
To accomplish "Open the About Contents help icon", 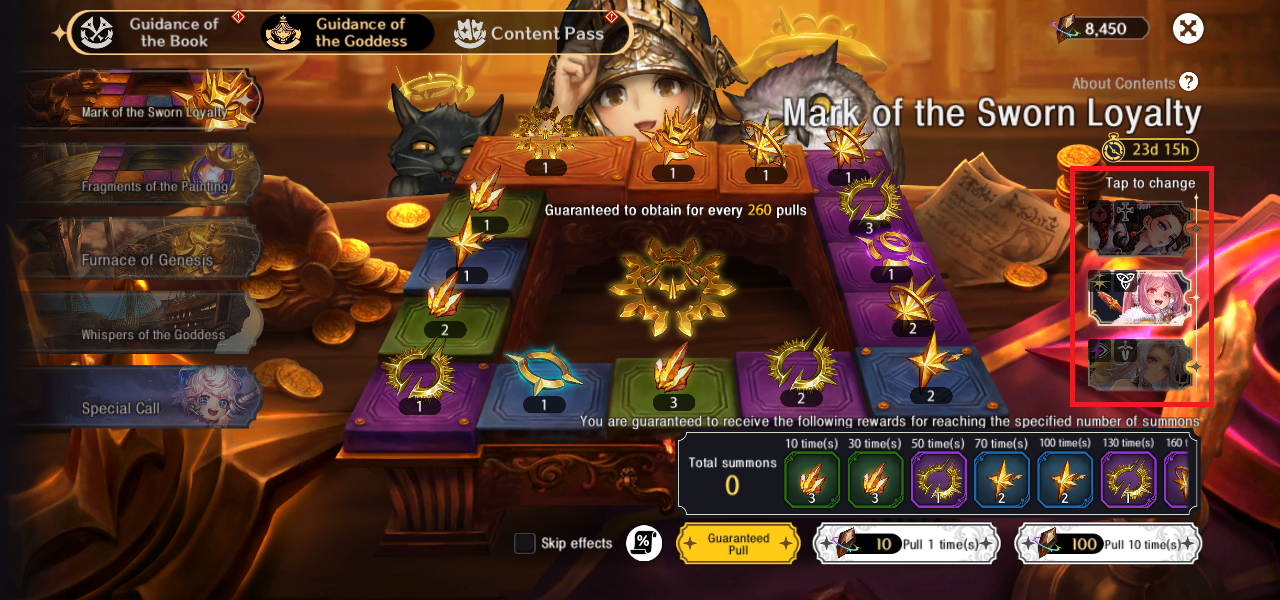I will coord(1188,82).
